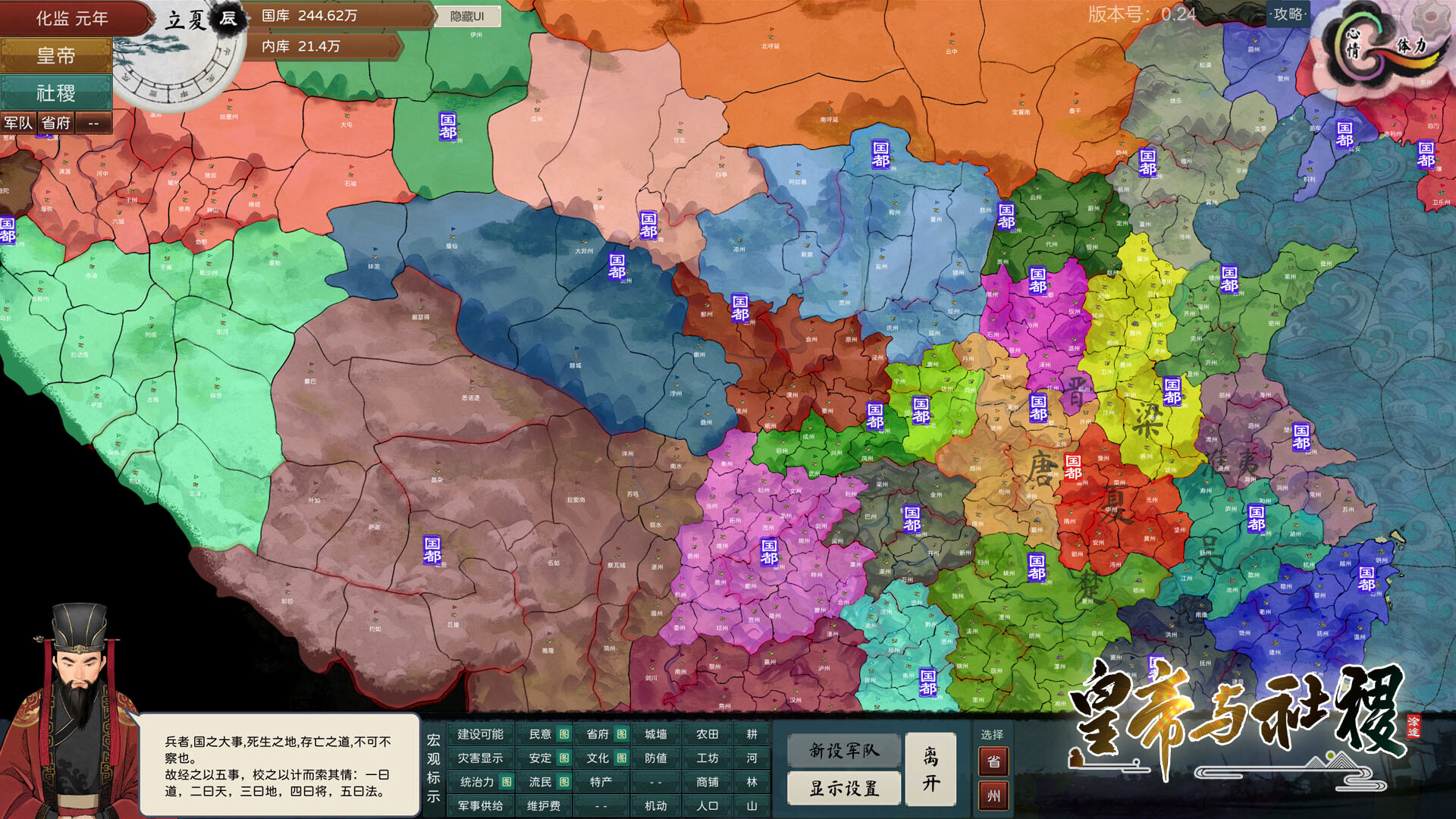1456x819 pixels.
Task: Show the 建设可能 construction overlay
Action: (480, 734)
